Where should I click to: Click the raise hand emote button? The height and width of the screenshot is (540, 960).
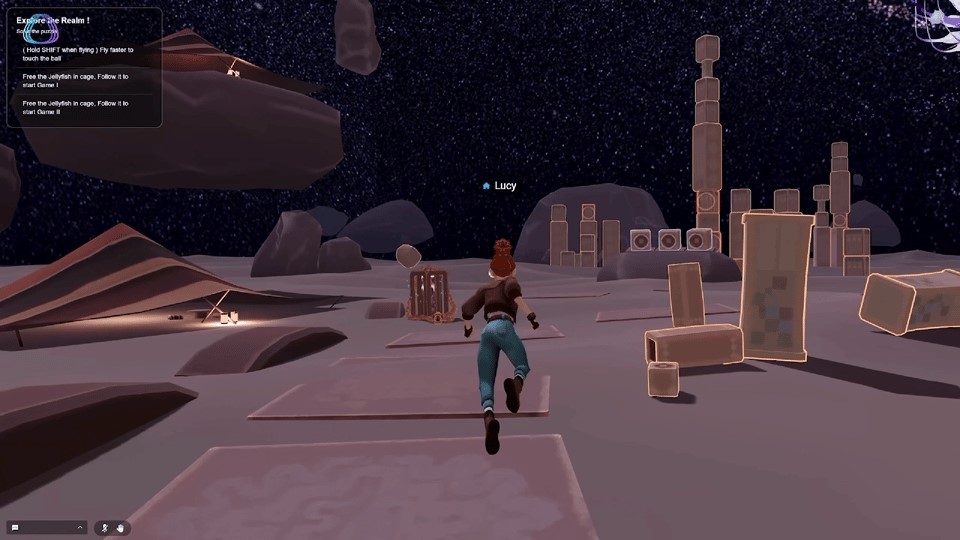(120, 527)
